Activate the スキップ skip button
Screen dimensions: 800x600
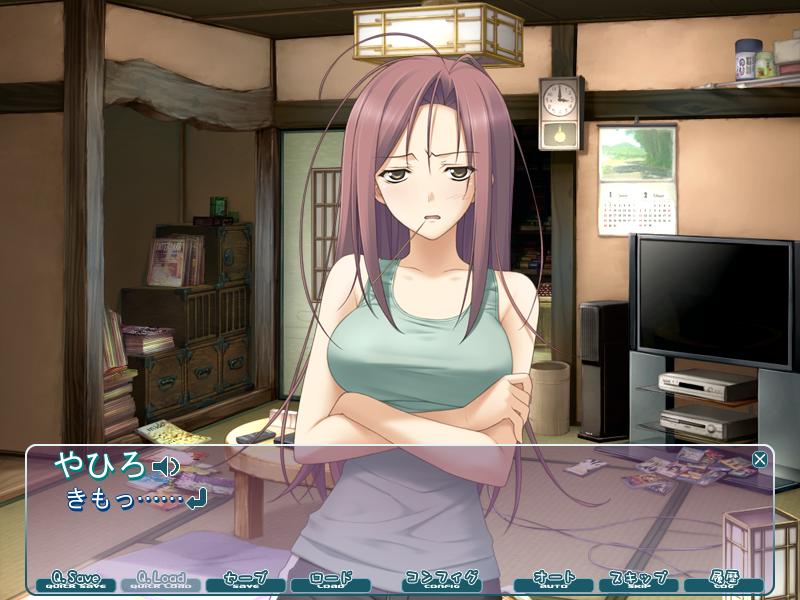click(x=639, y=581)
